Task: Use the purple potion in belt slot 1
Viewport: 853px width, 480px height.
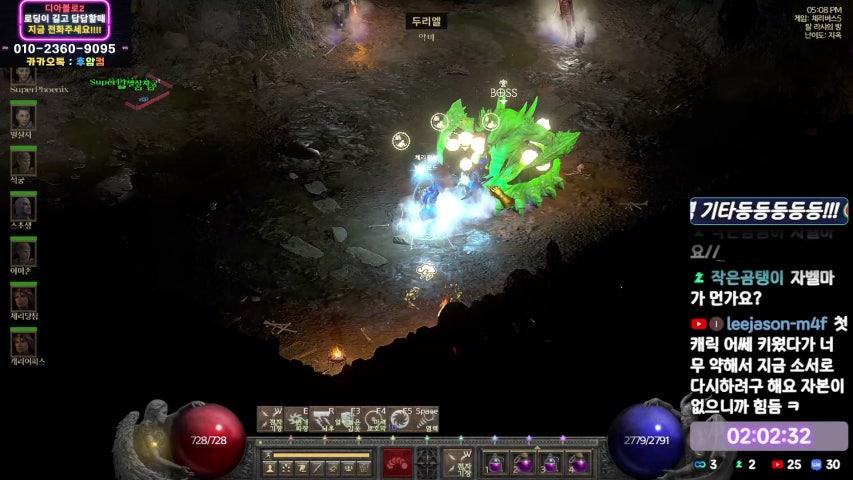Action: [x=497, y=463]
